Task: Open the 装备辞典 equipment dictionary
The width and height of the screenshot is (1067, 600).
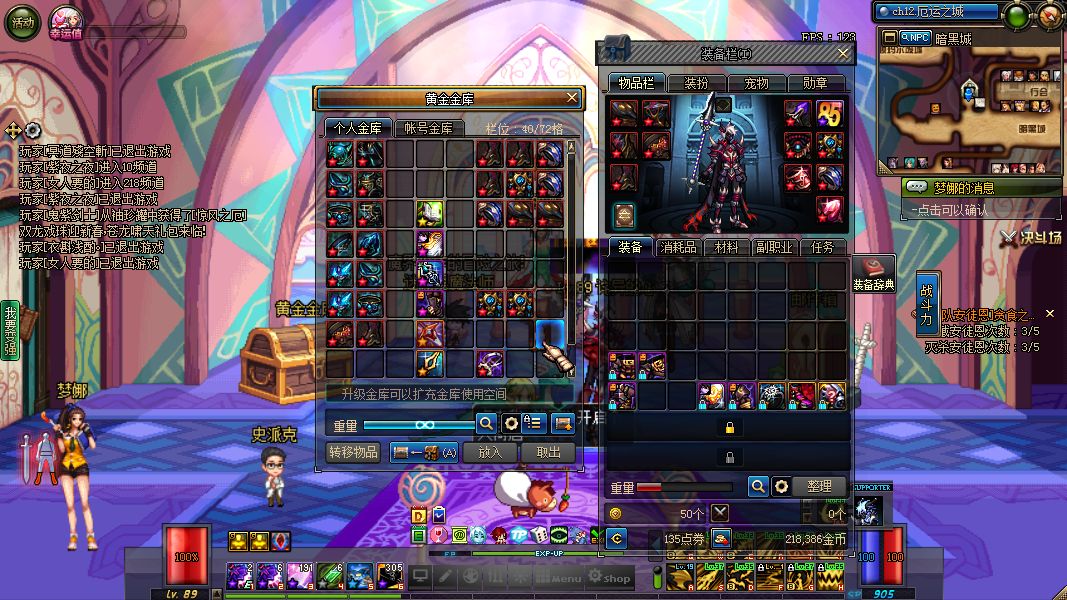Action: pyautogui.click(x=873, y=273)
